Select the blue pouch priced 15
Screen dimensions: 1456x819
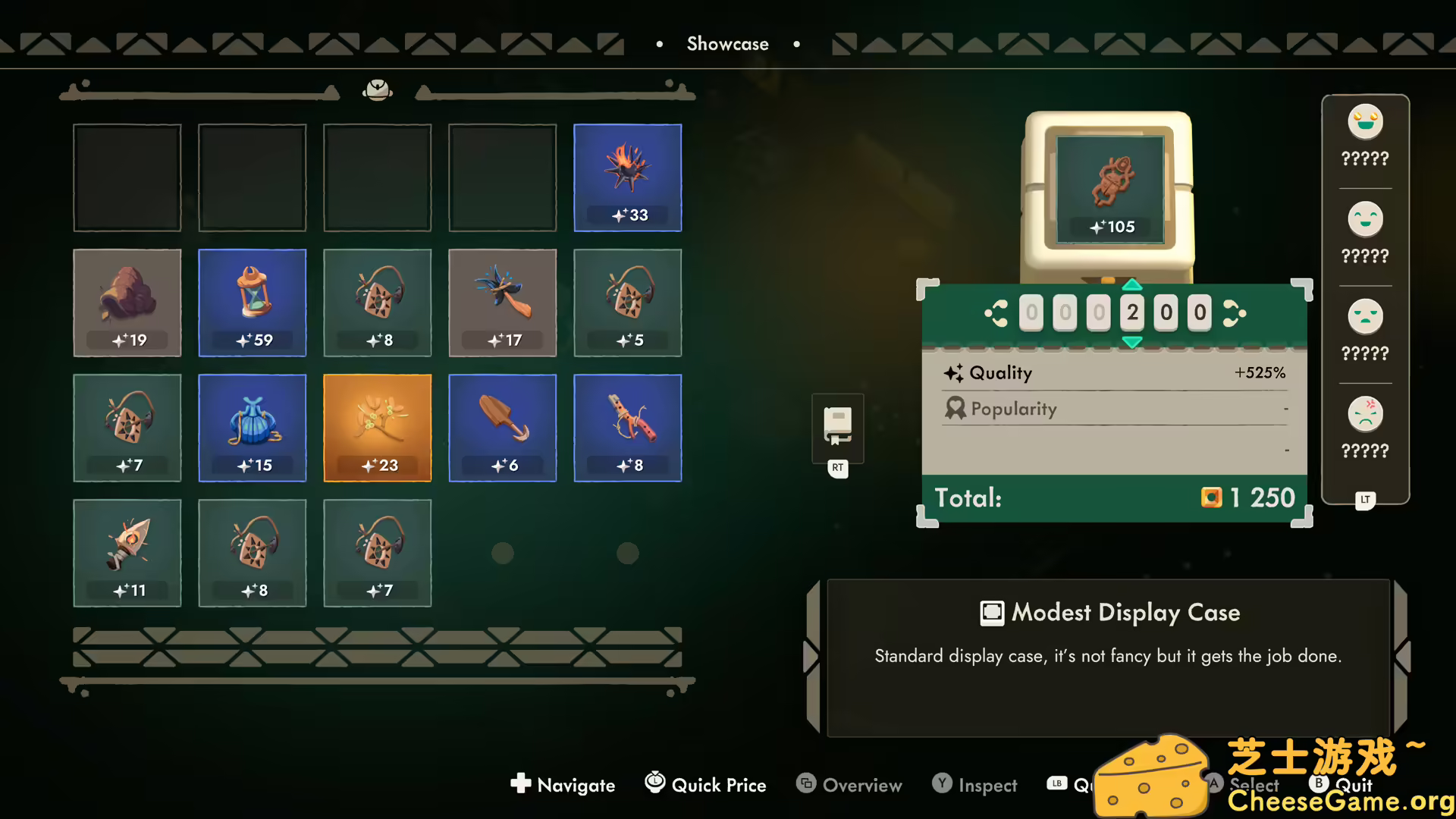pyautogui.click(x=252, y=427)
